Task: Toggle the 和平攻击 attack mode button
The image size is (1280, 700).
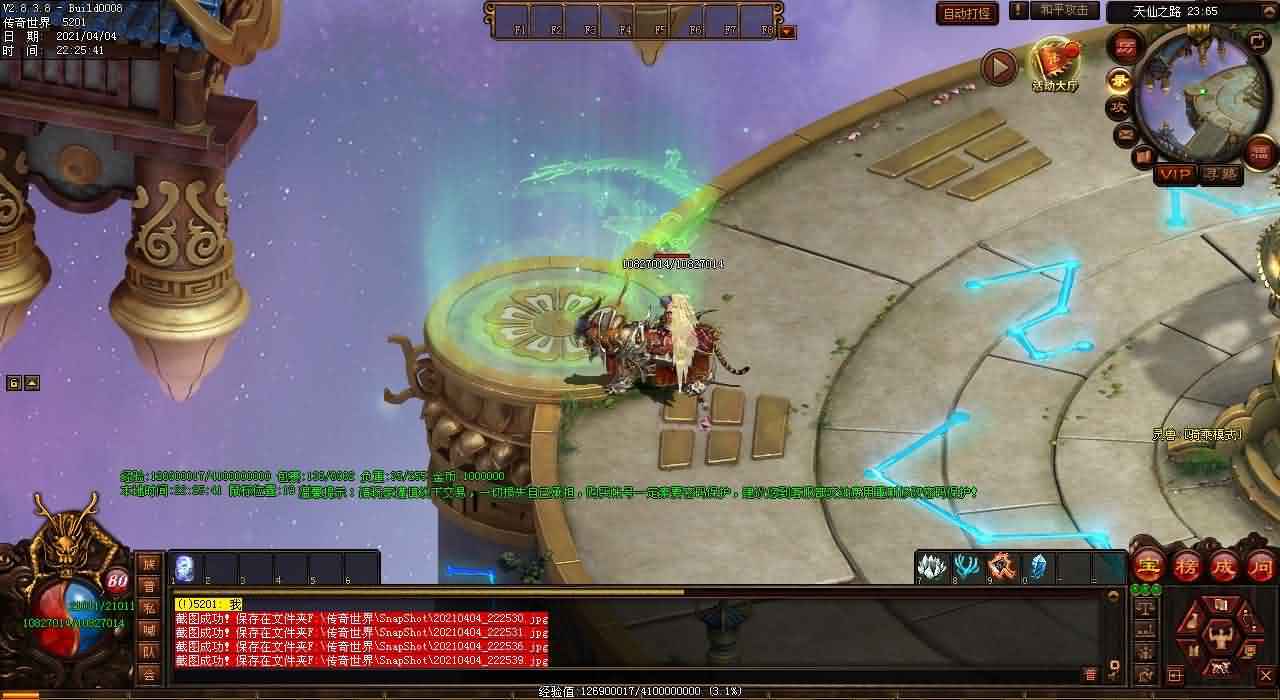Action: 1063,11
